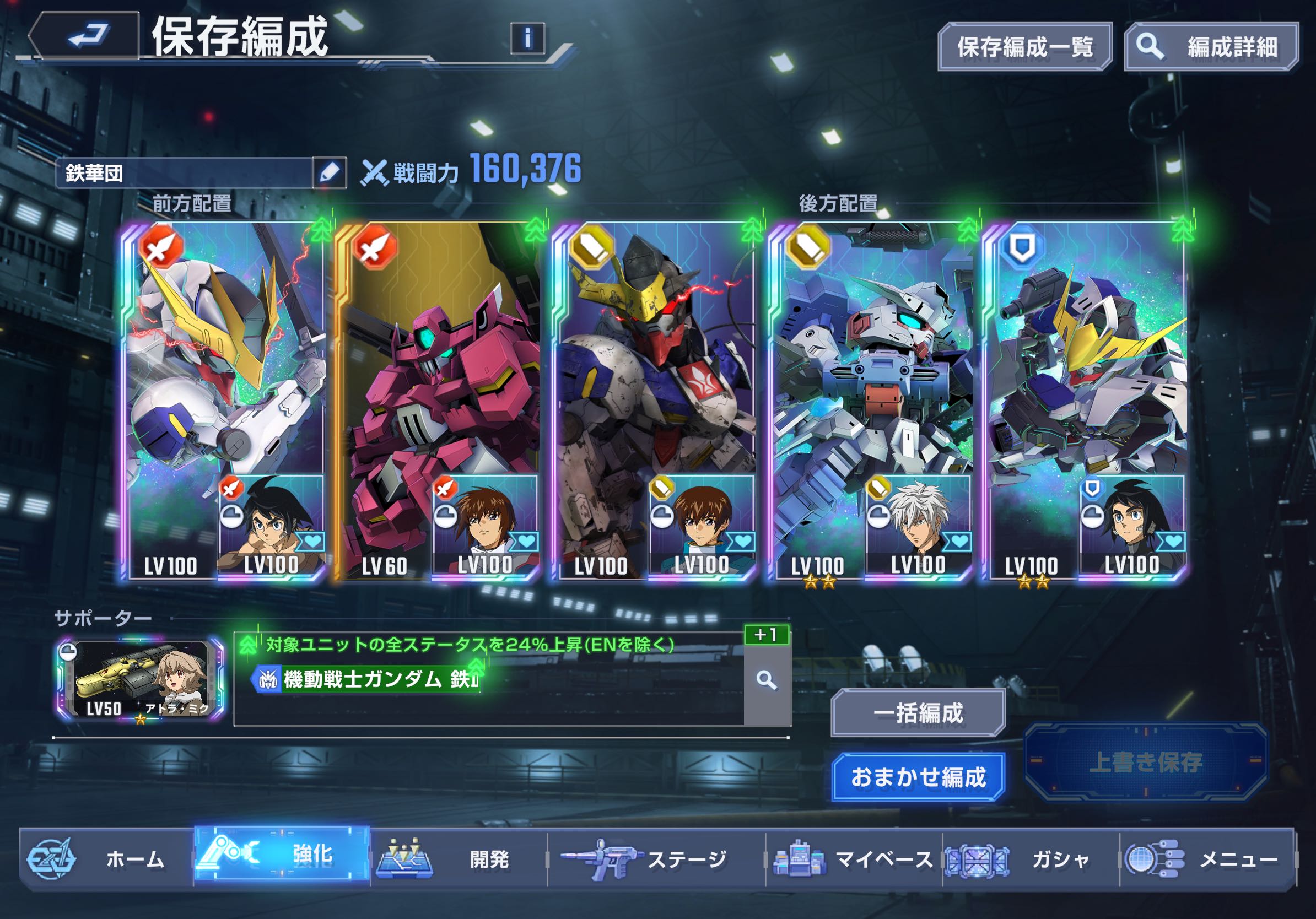The width and height of the screenshot is (1316, 919).
Task: Open the ガシャ gacha tab
Action: click(1032, 859)
